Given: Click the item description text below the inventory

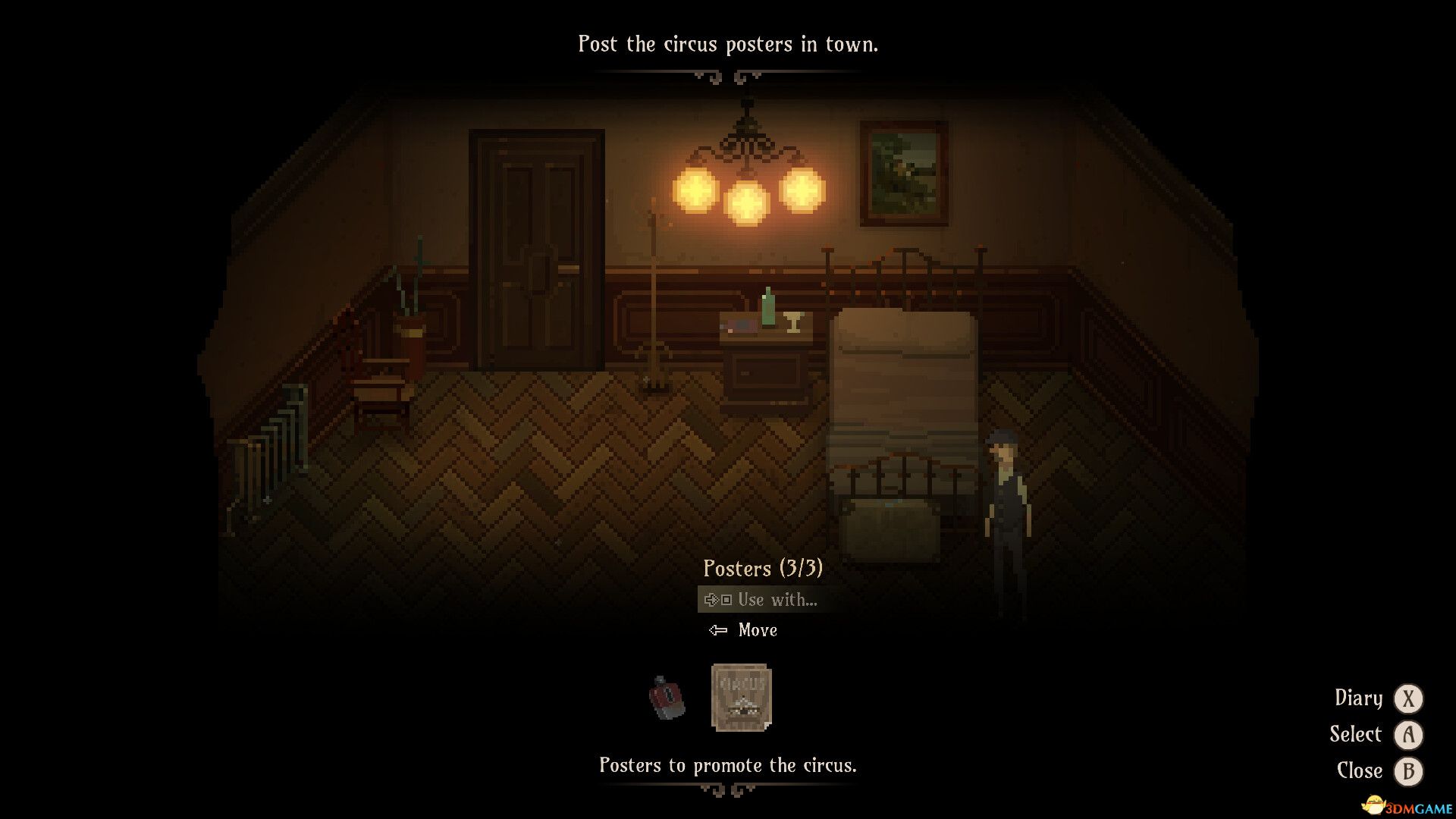Looking at the screenshot, I should 728,765.
